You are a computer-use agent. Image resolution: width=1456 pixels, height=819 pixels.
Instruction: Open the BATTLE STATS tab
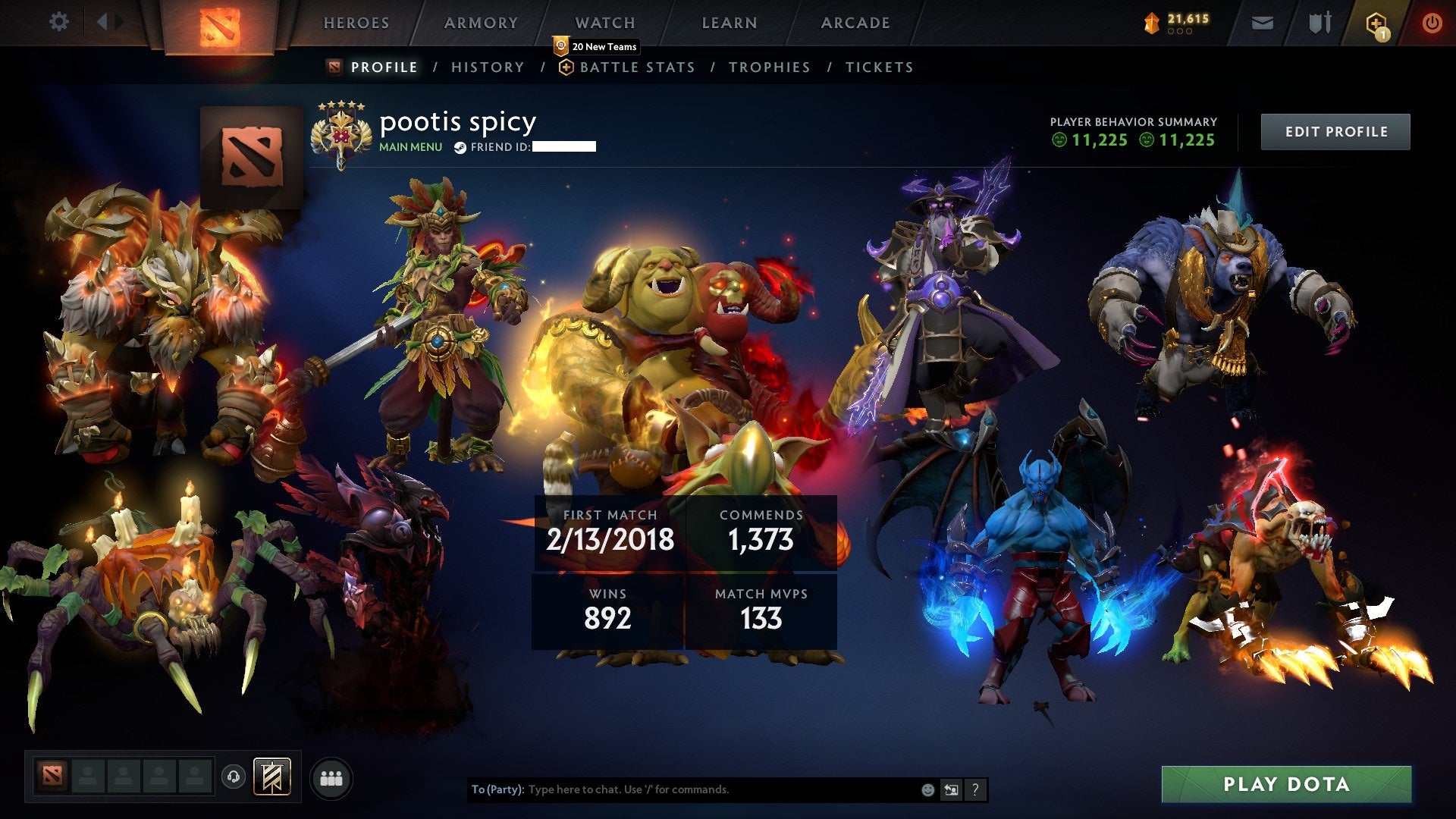(x=636, y=67)
